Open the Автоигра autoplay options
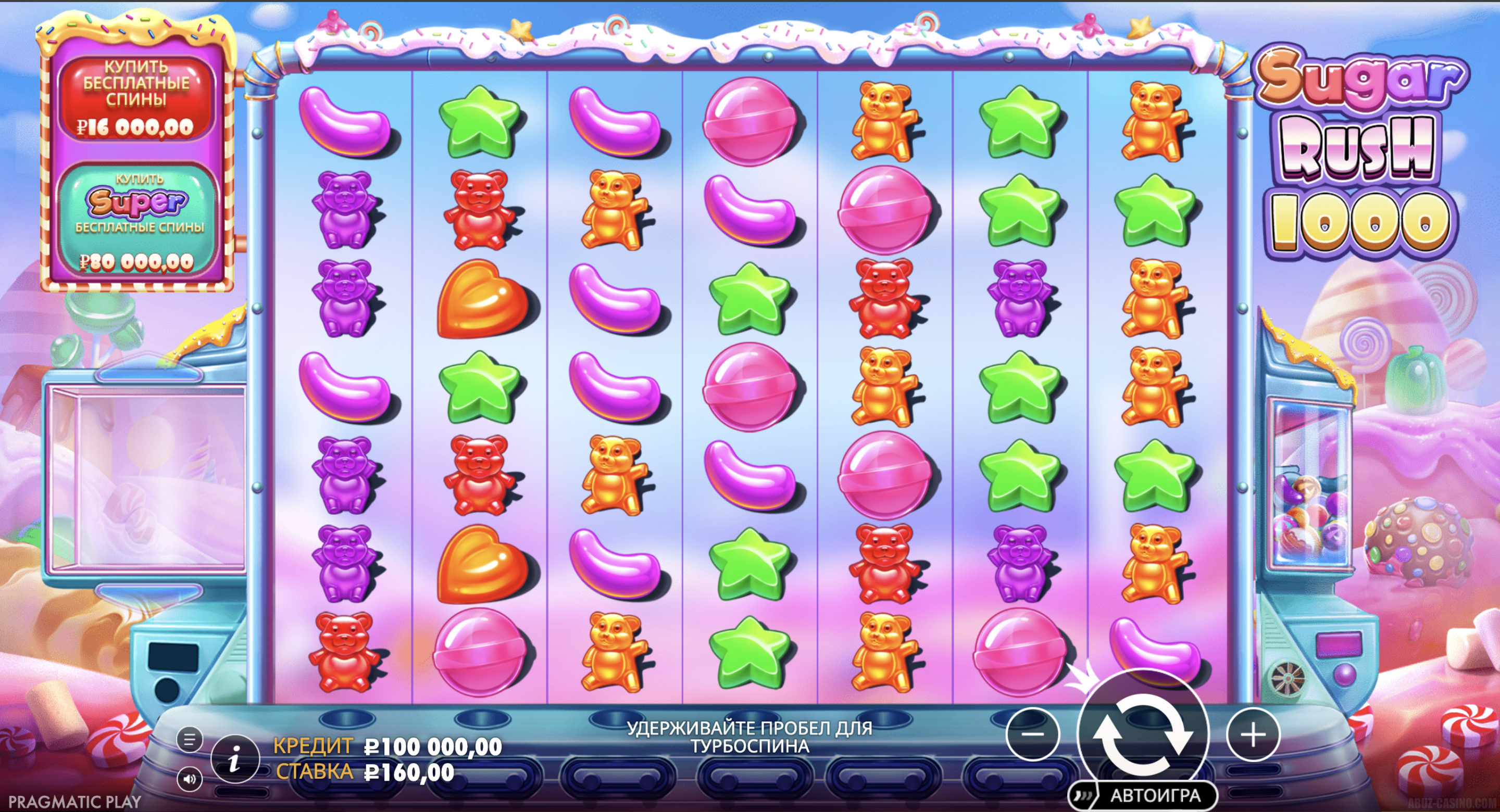 (x=1154, y=796)
